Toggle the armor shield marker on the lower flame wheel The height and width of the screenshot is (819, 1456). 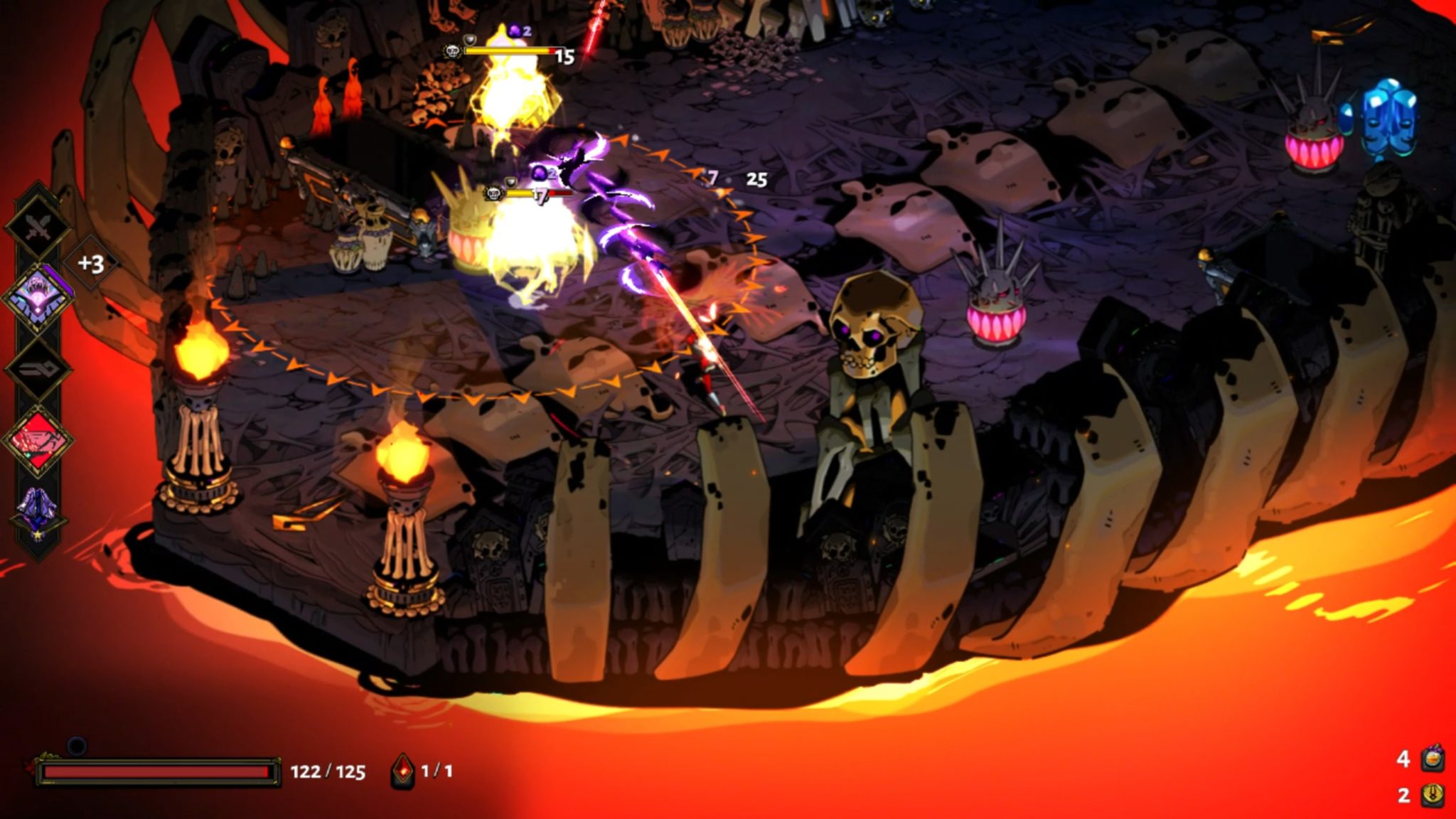tap(510, 181)
